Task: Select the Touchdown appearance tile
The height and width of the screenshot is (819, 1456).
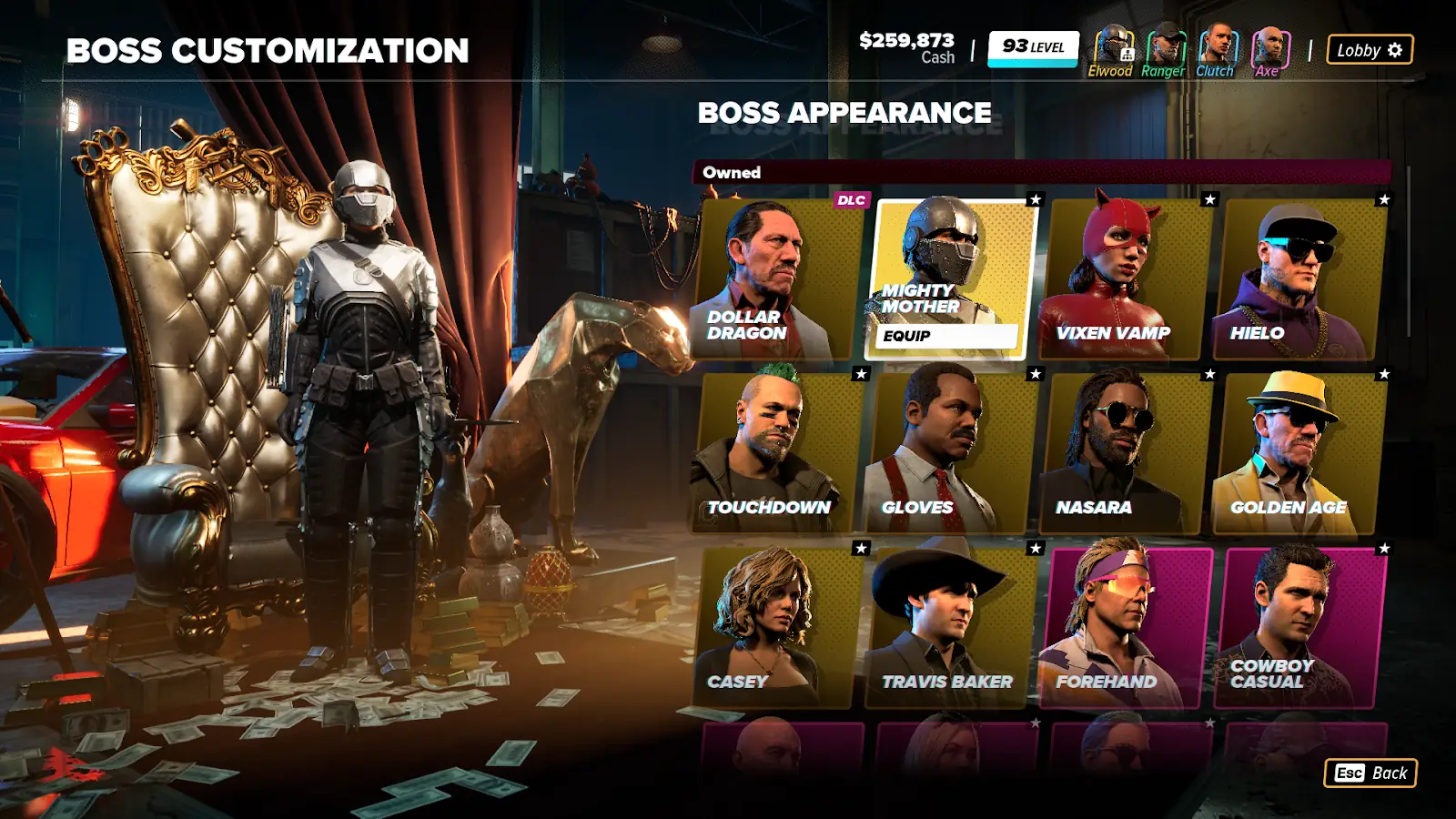Action: coord(778,452)
